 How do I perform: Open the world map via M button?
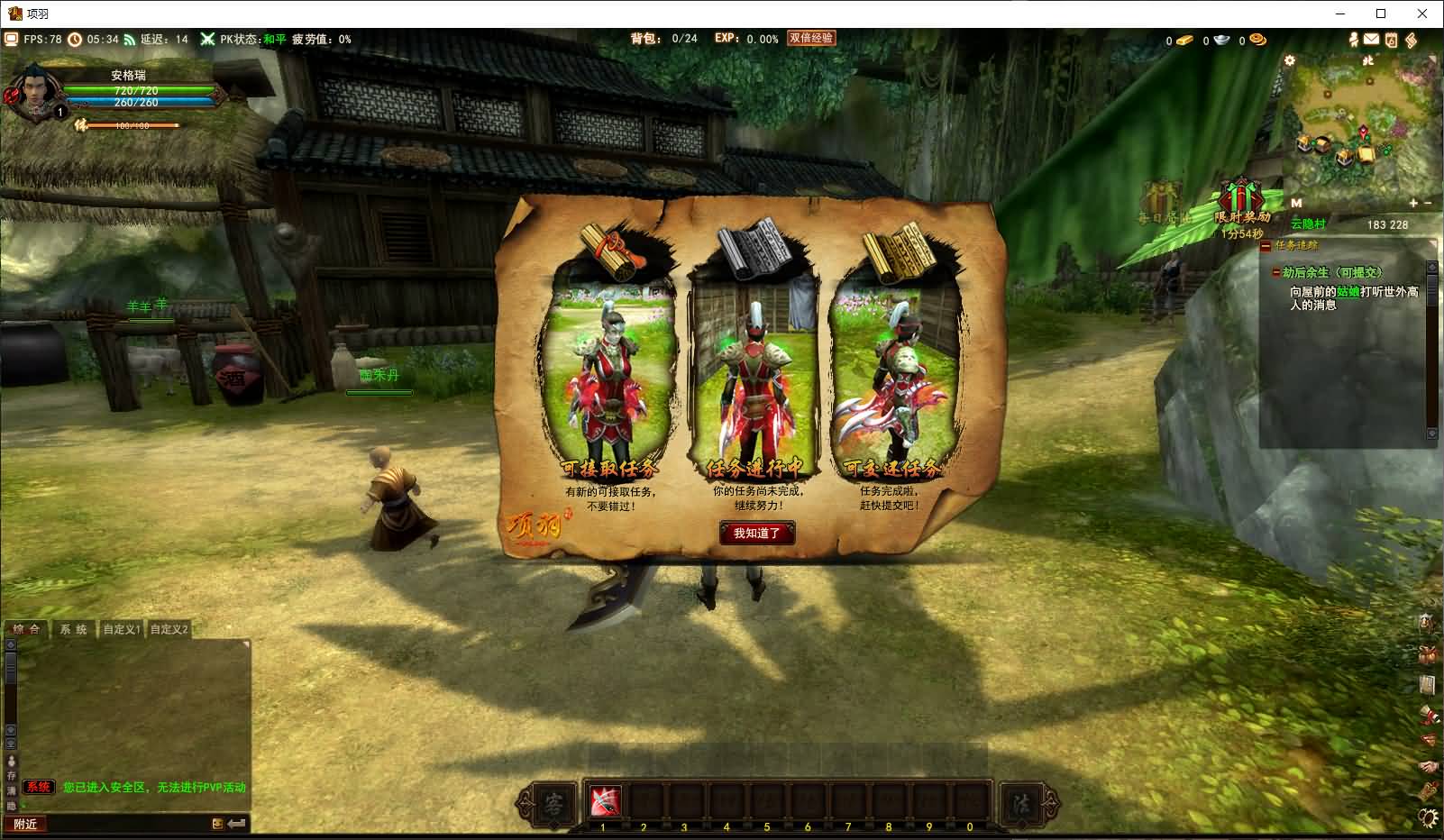pos(1296,204)
